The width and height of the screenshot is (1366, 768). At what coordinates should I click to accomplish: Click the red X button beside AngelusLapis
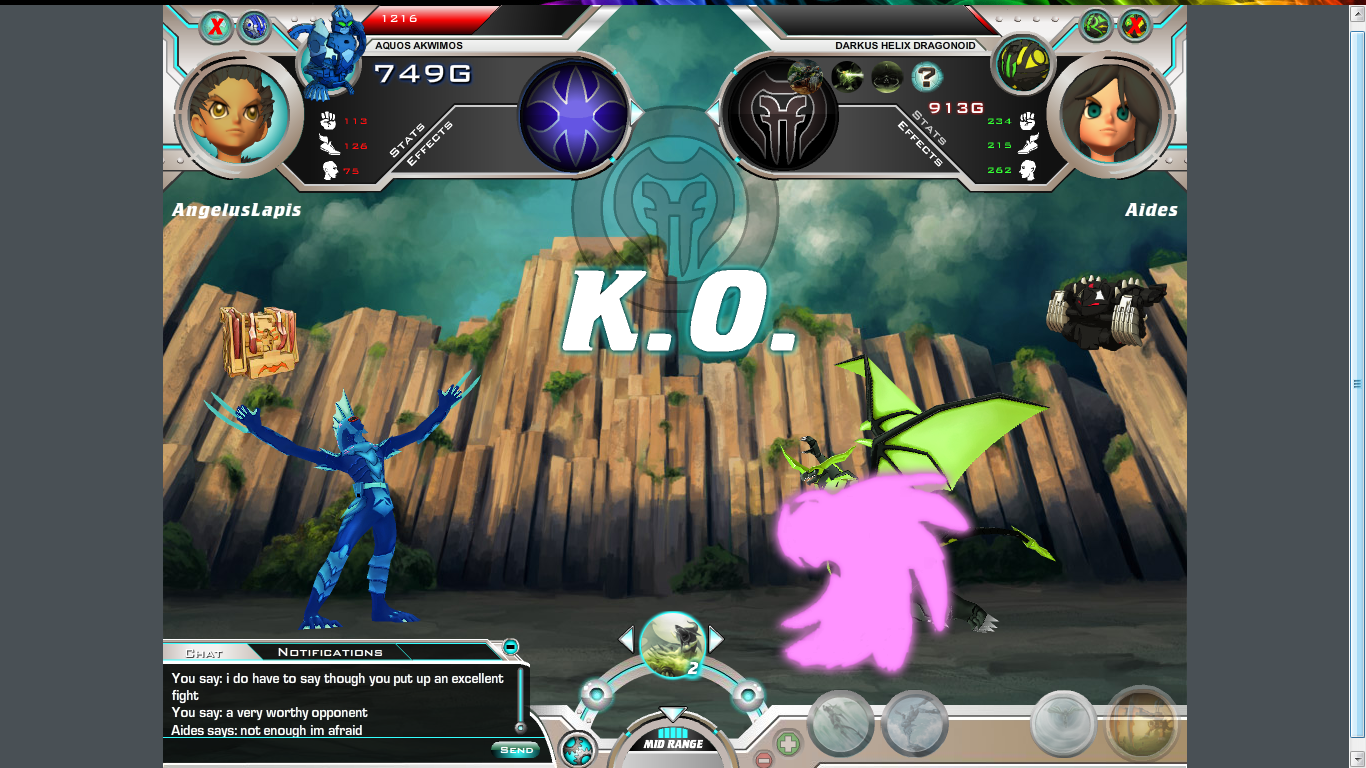[x=215, y=26]
